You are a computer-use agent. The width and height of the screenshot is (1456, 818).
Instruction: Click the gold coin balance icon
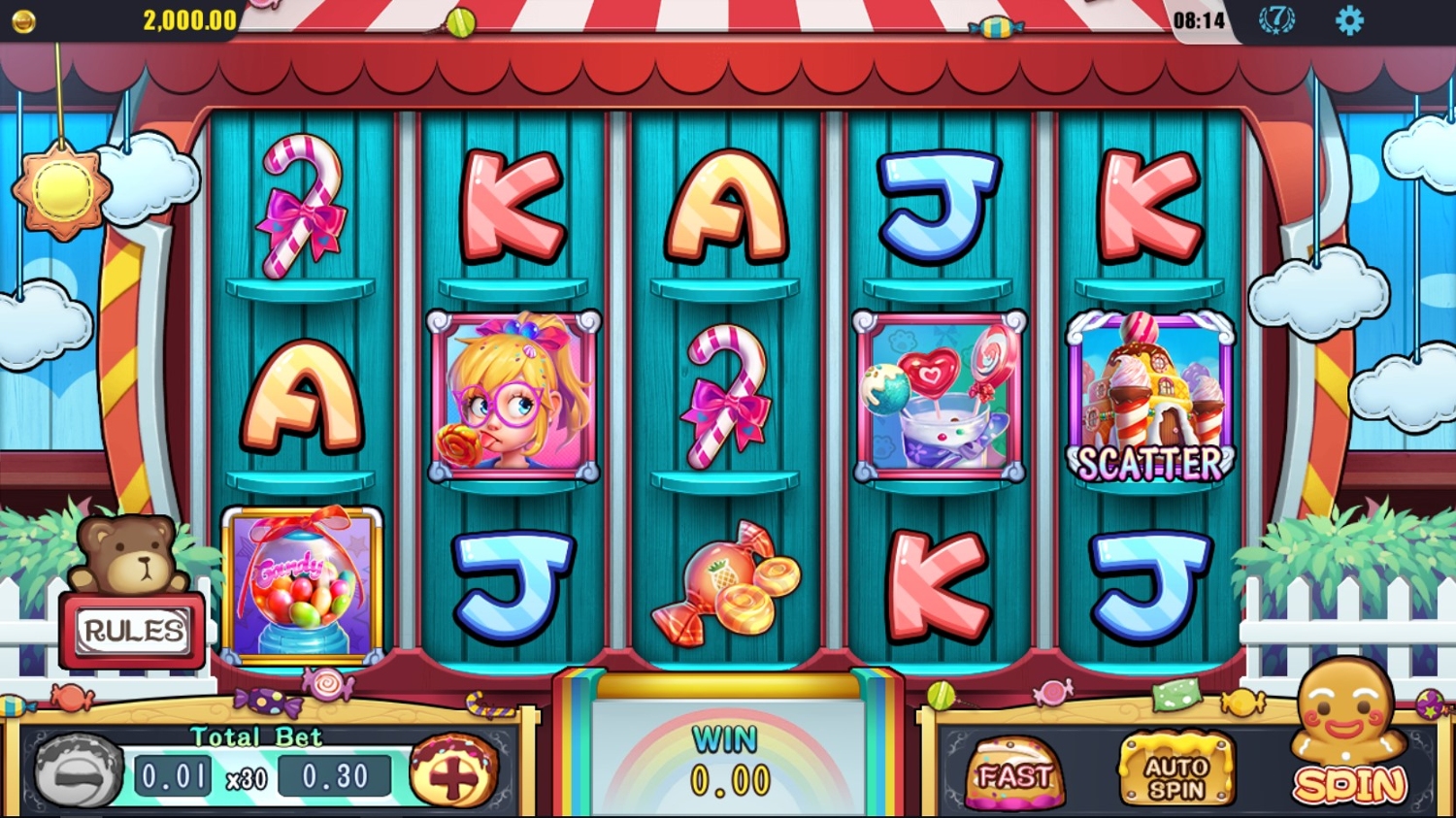[23, 17]
